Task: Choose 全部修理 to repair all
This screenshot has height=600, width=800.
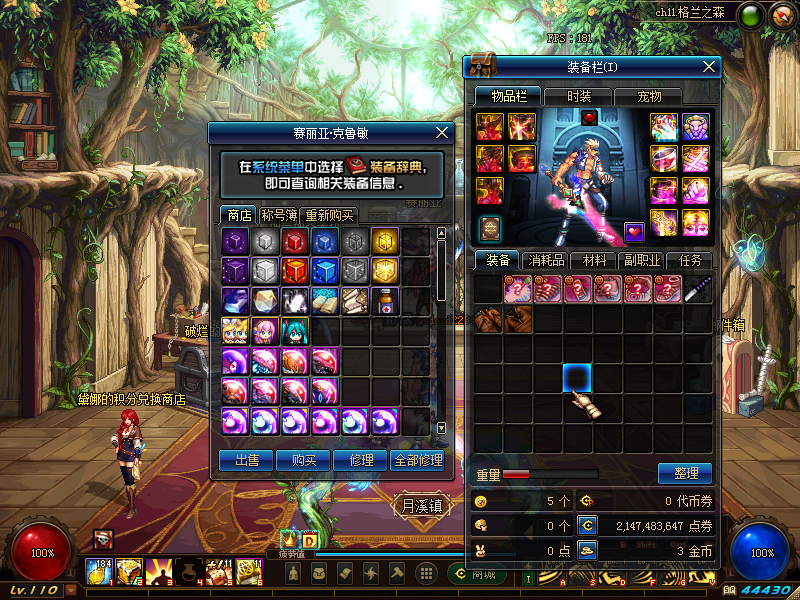Action: point(417,460)
